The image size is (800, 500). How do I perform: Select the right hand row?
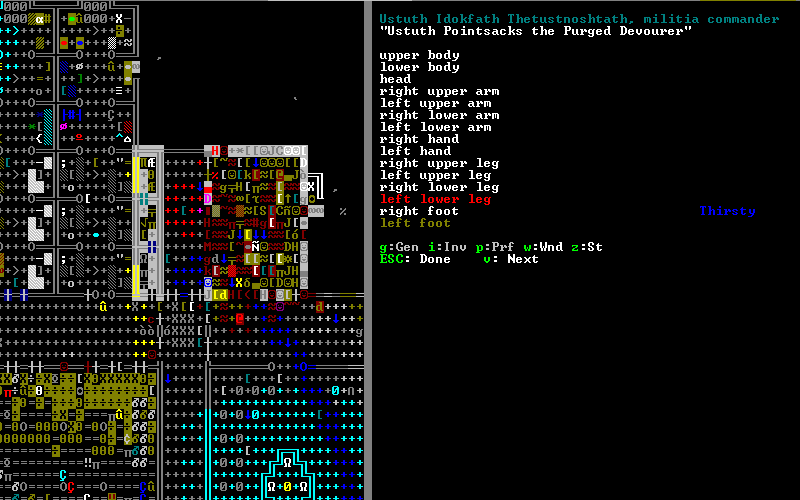419,139
